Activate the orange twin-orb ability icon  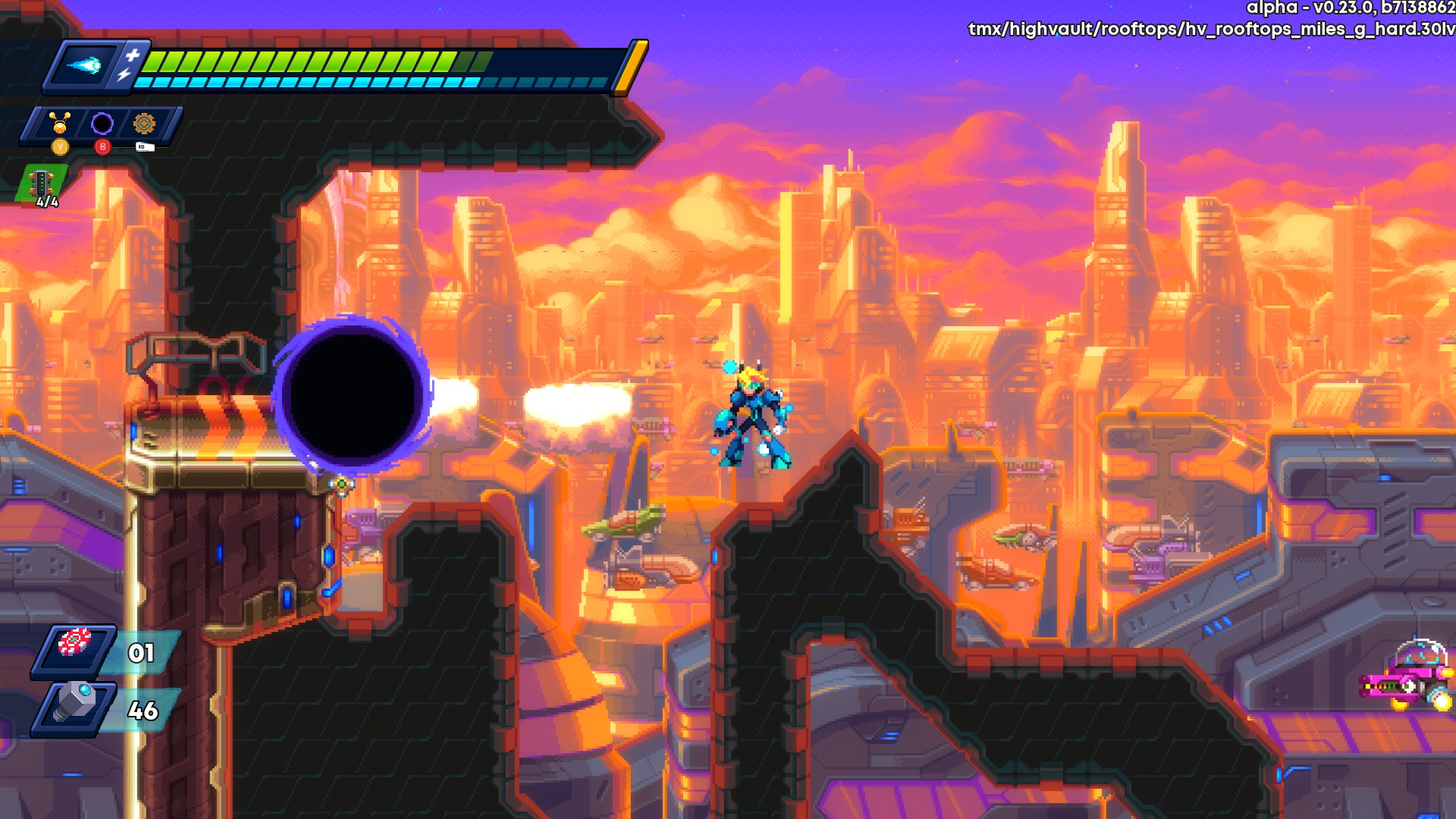pos(60,122)
